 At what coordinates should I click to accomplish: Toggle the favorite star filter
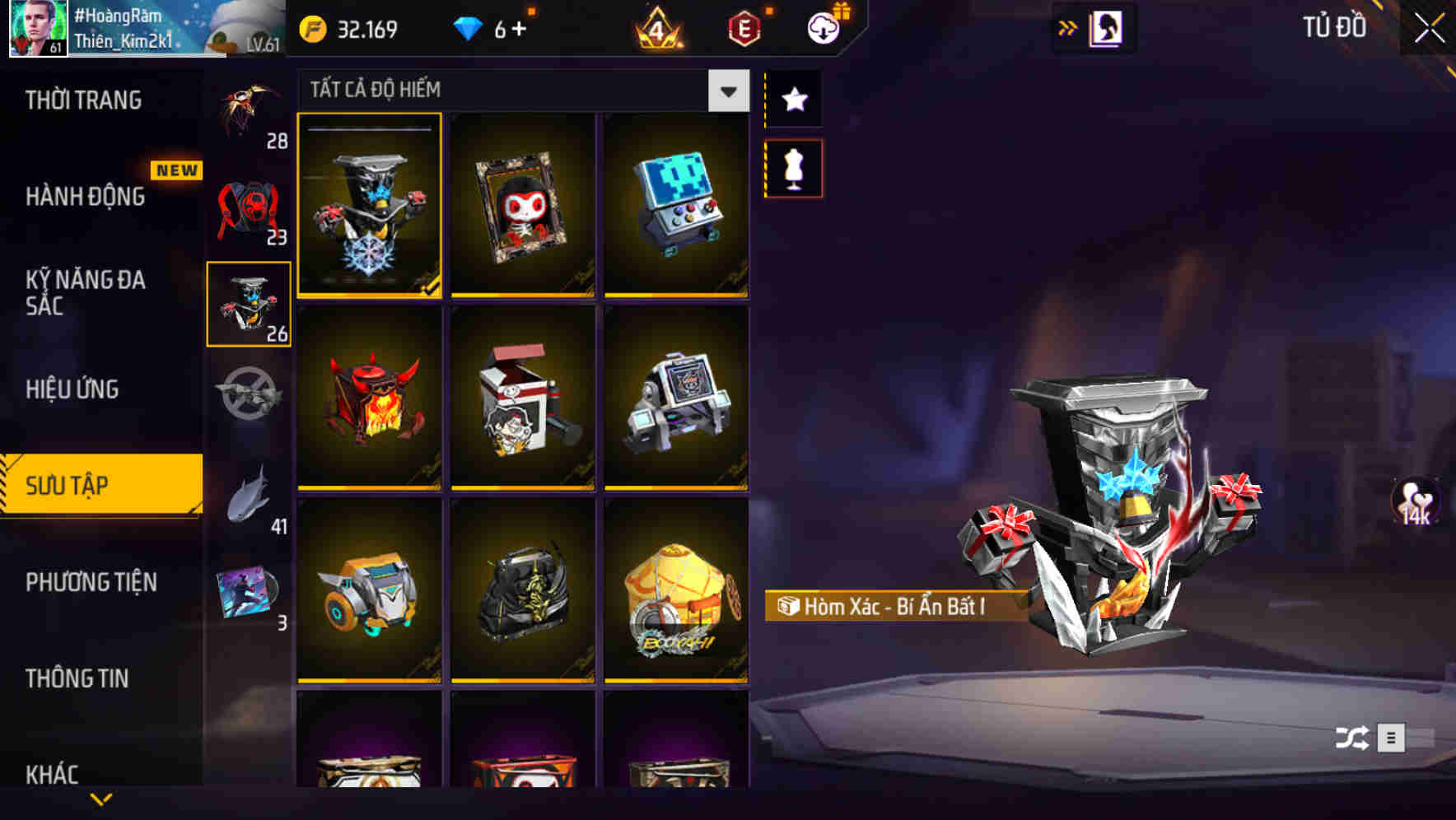coord(793,100)
